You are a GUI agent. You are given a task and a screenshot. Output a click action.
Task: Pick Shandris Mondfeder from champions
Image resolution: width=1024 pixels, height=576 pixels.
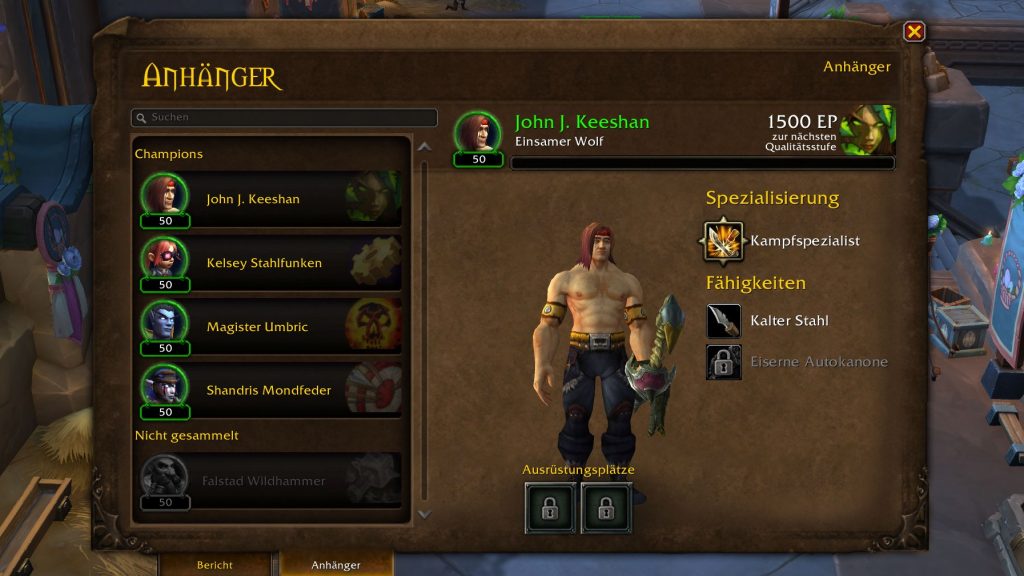point(271,391)
